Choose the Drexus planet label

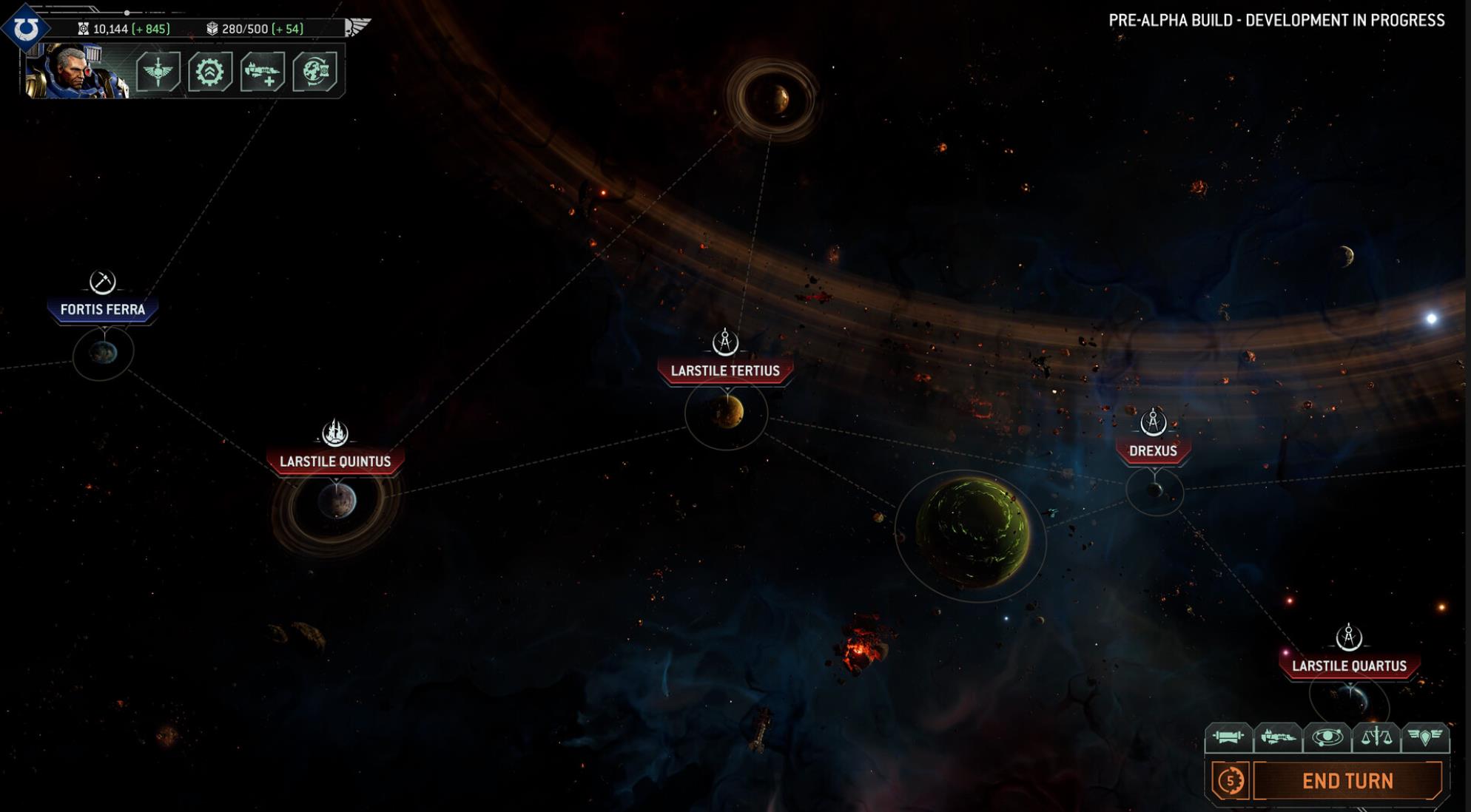(1153, 450)
